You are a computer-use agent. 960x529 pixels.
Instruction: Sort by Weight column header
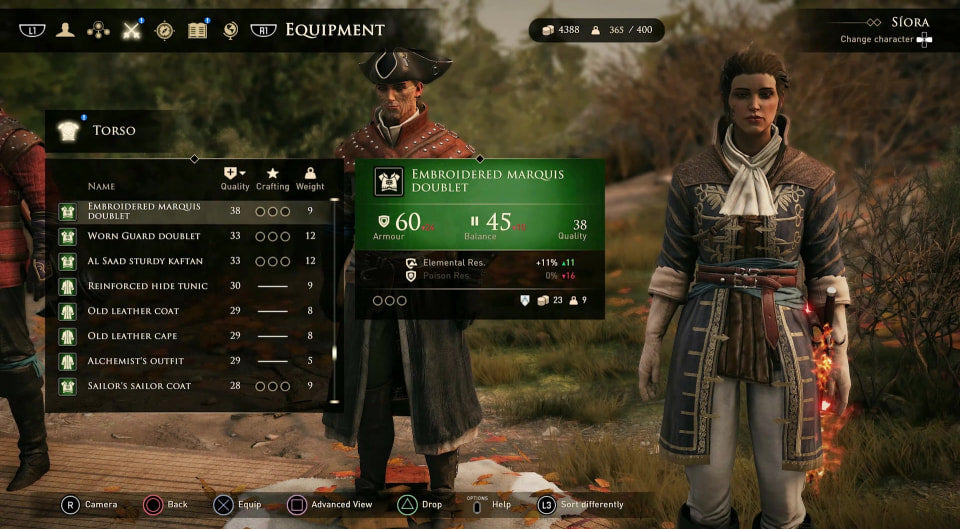(310, 178)
